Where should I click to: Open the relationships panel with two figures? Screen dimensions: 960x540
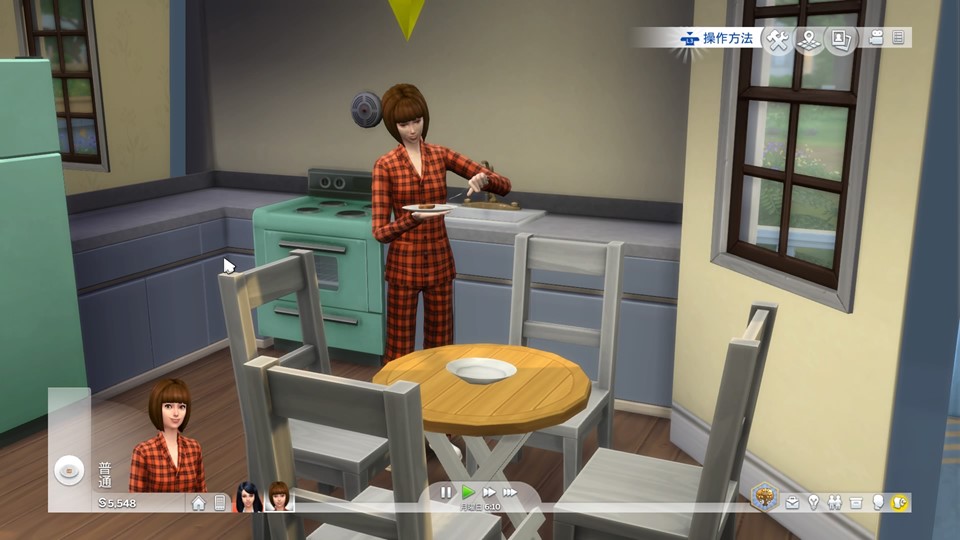(835, 502)
